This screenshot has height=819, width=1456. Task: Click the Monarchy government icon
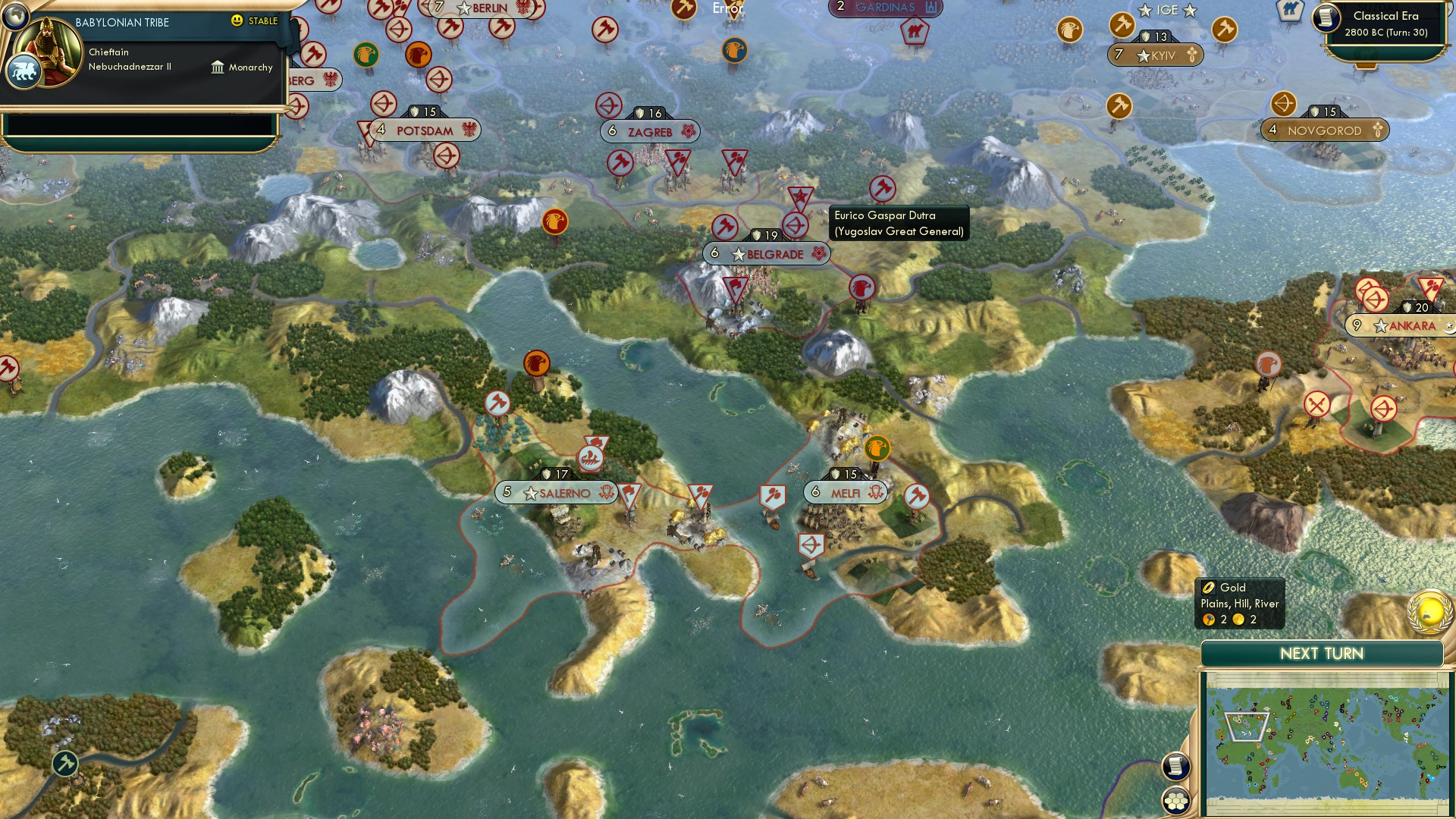point(218,67)
